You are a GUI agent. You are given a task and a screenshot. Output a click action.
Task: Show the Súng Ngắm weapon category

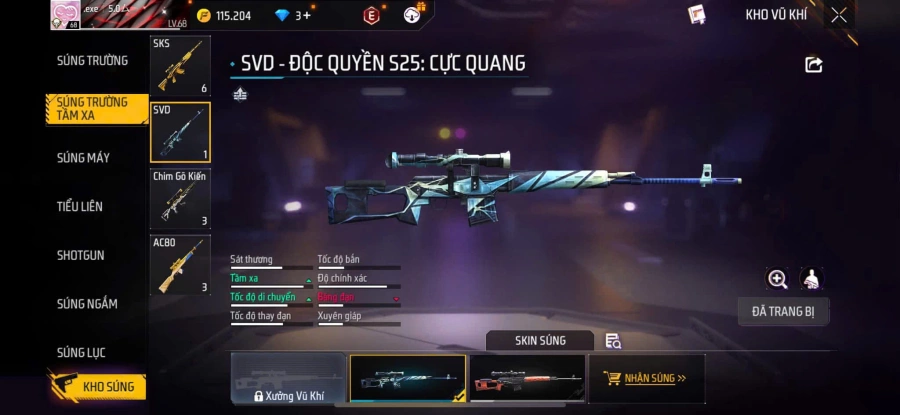pyautogui.click(x=87, y=303)
